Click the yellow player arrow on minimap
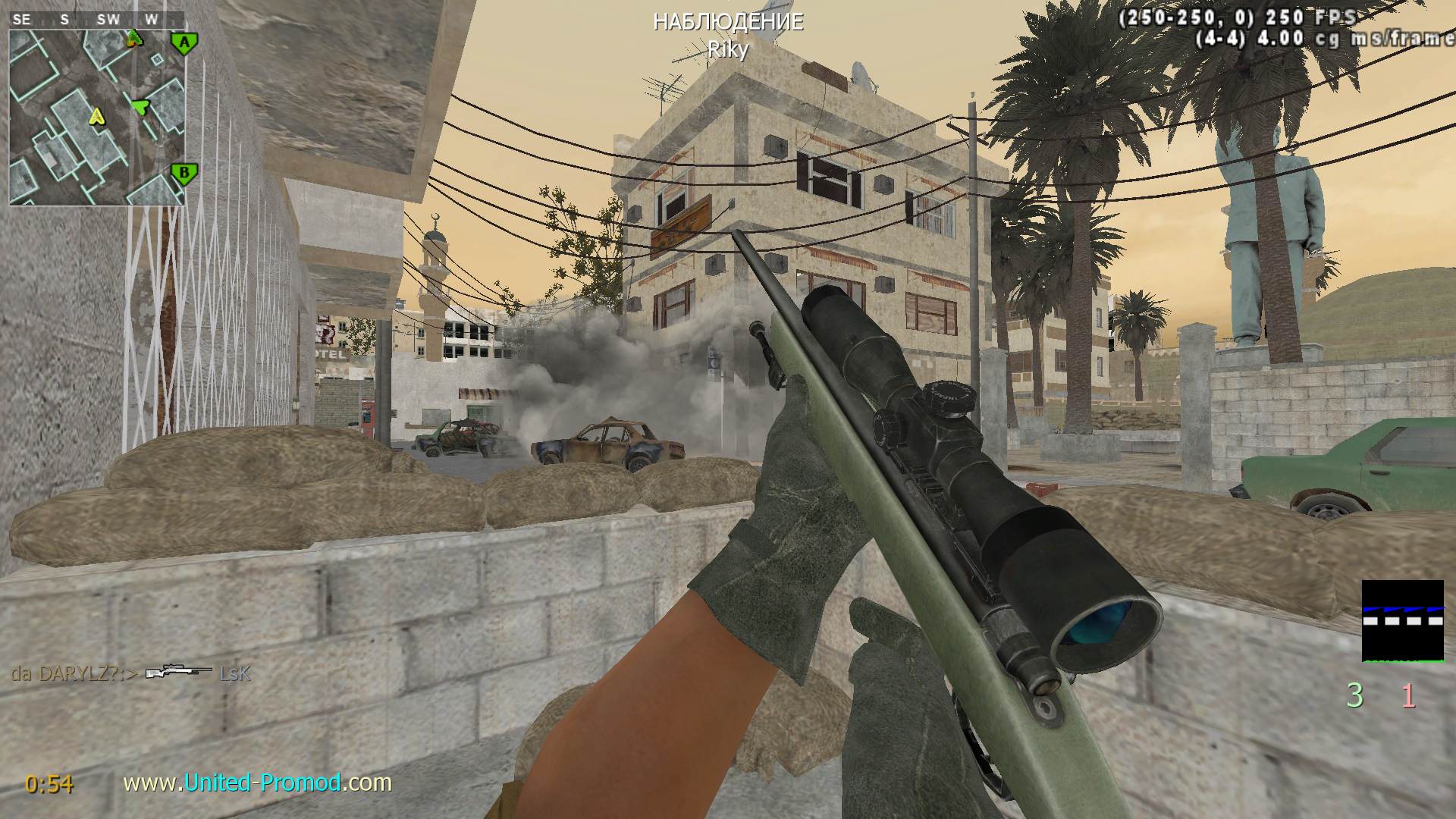 tap(96, 117)
